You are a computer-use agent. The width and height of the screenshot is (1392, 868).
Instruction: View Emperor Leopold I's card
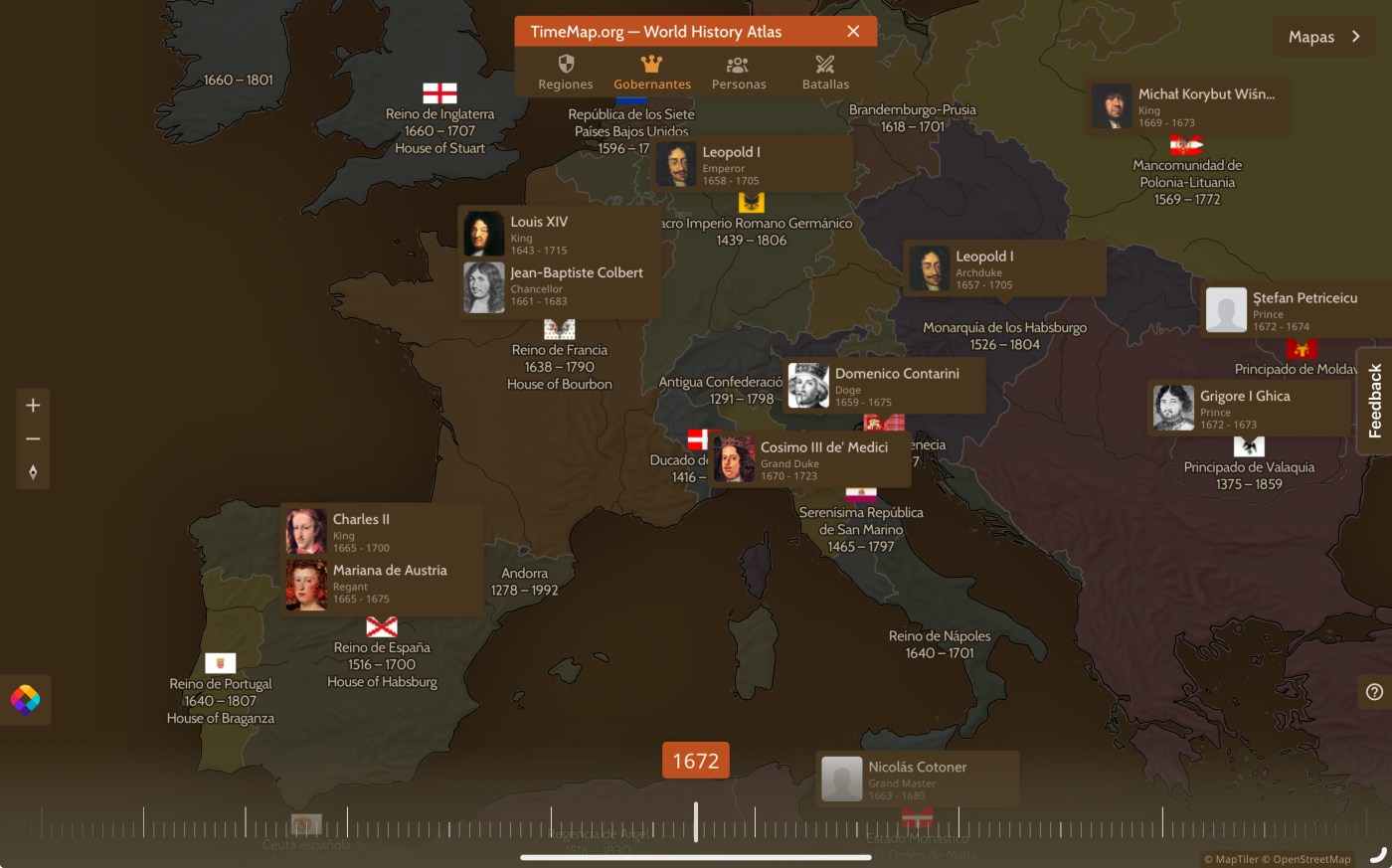click(x=752, y=165)
